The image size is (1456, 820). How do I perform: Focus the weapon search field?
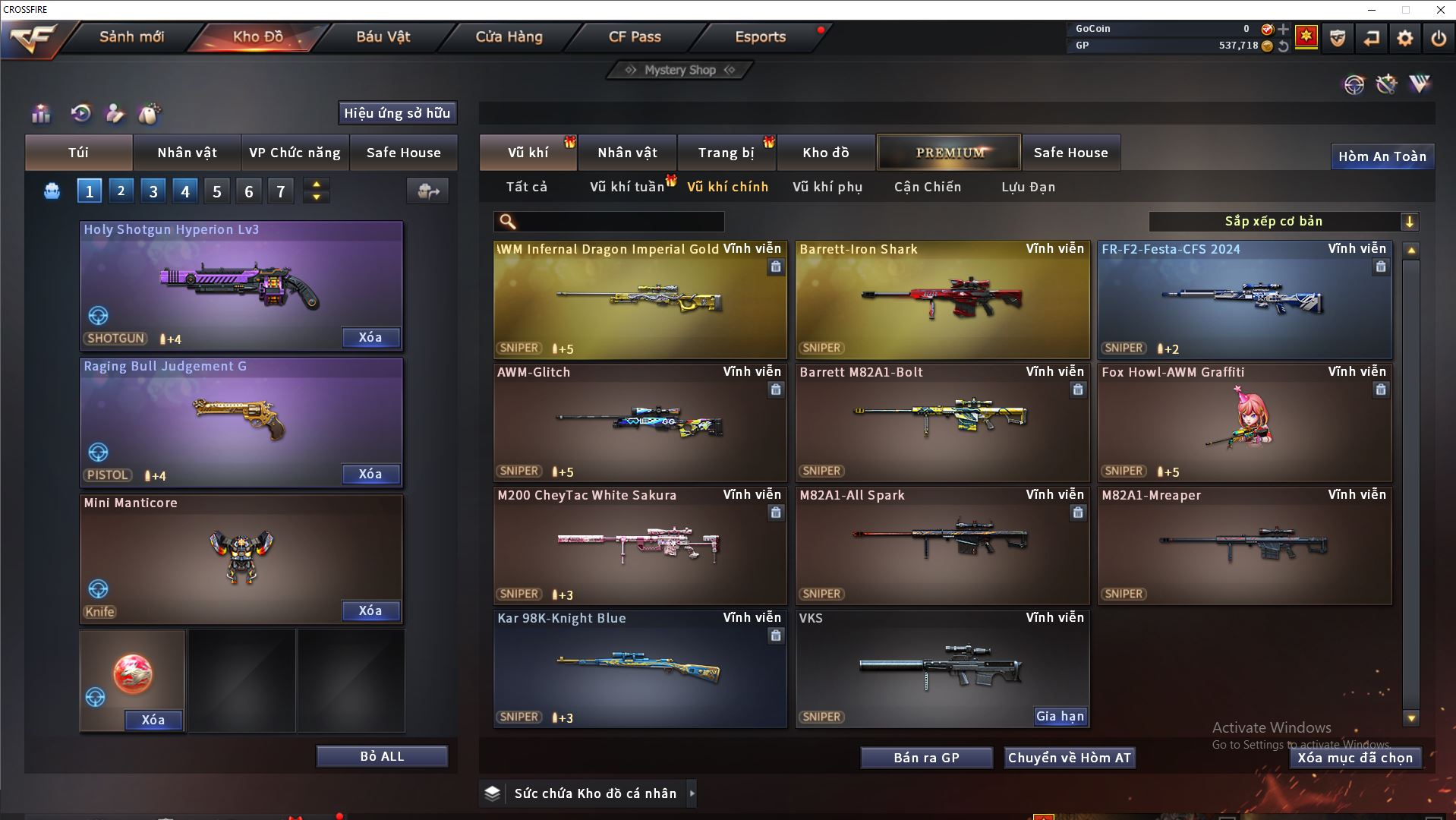[x=619, y=222]
